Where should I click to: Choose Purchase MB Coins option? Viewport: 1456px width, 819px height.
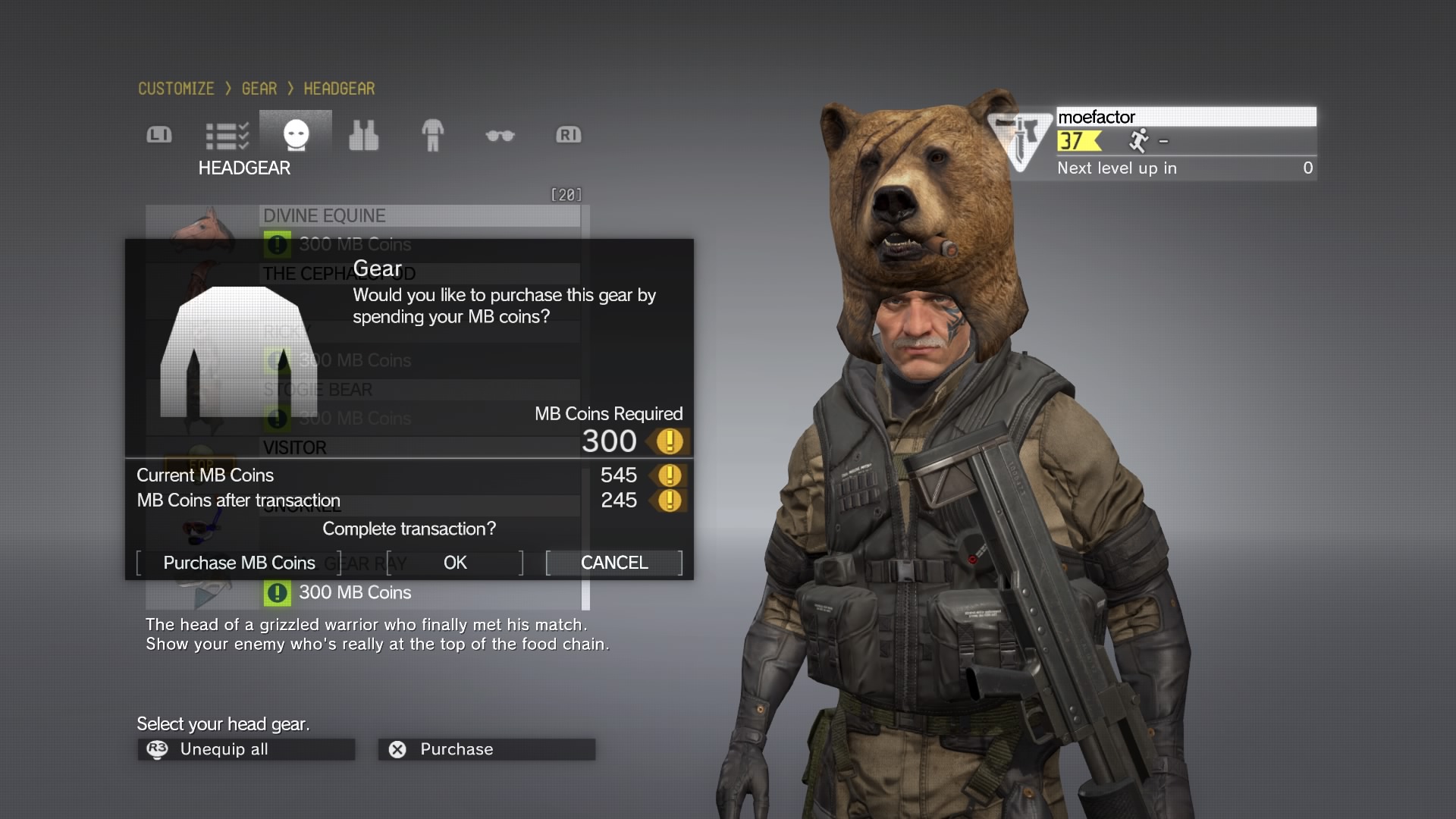[x=239, y=563]
